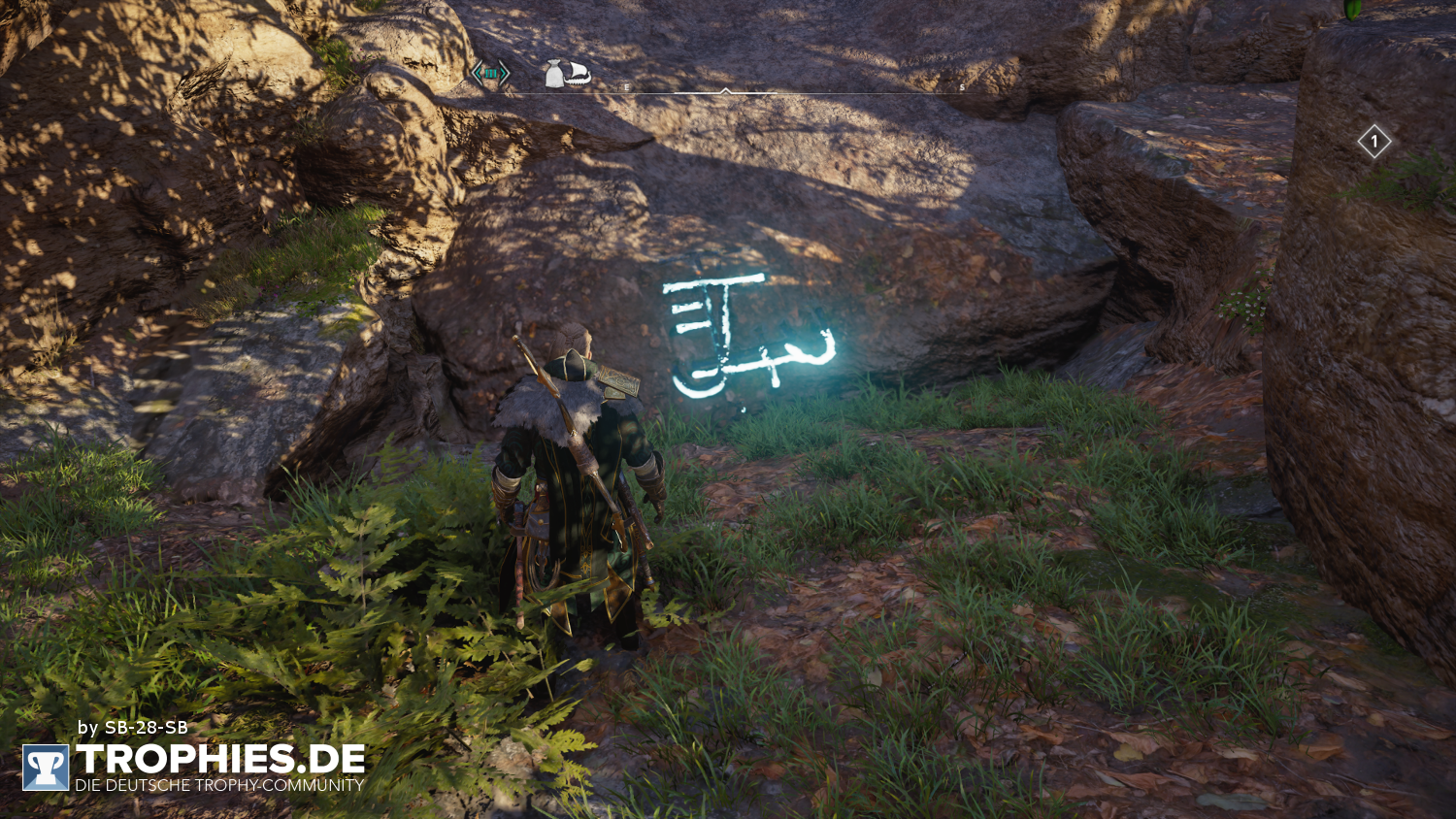Expand the left chevron next to III
This screenshot has height=819, width=1456.
click(x=477, y=73)
